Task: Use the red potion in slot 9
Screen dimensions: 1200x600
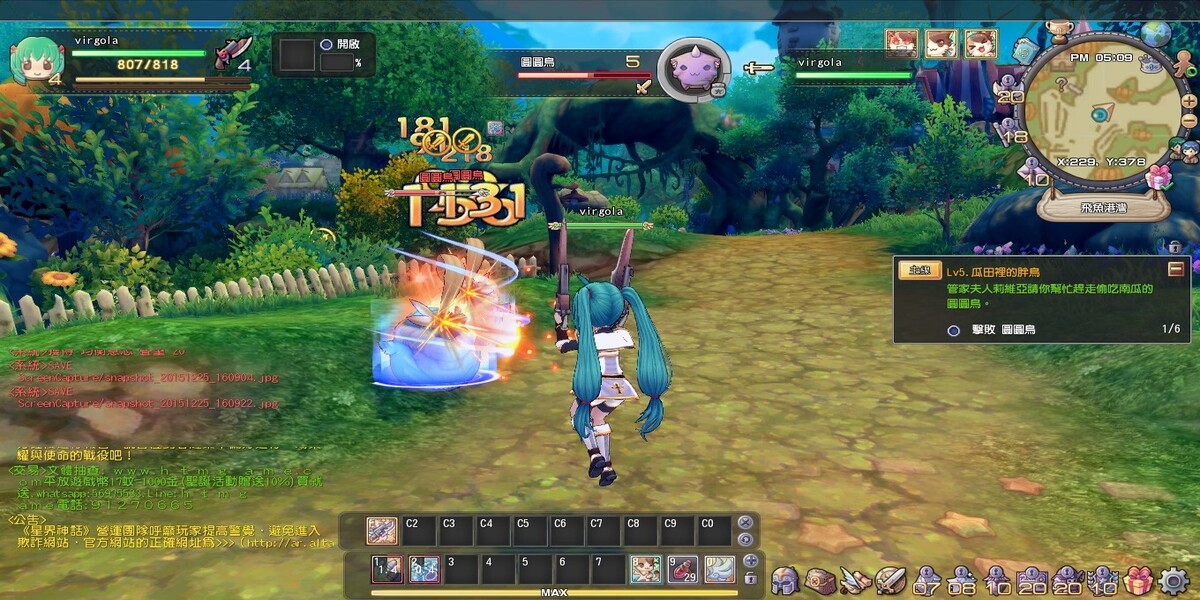Action: 683,569
